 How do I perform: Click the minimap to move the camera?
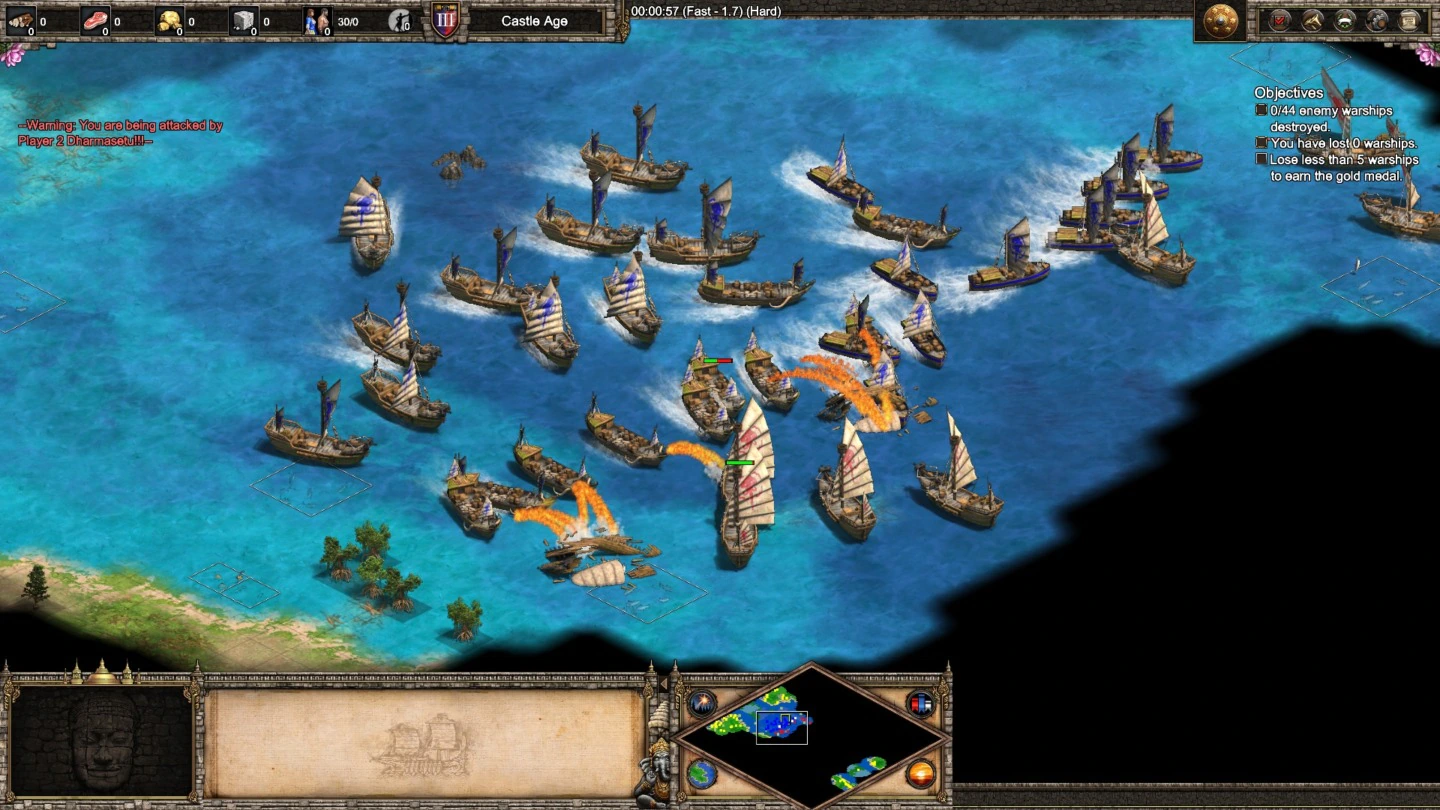click(x=810, y=735)
